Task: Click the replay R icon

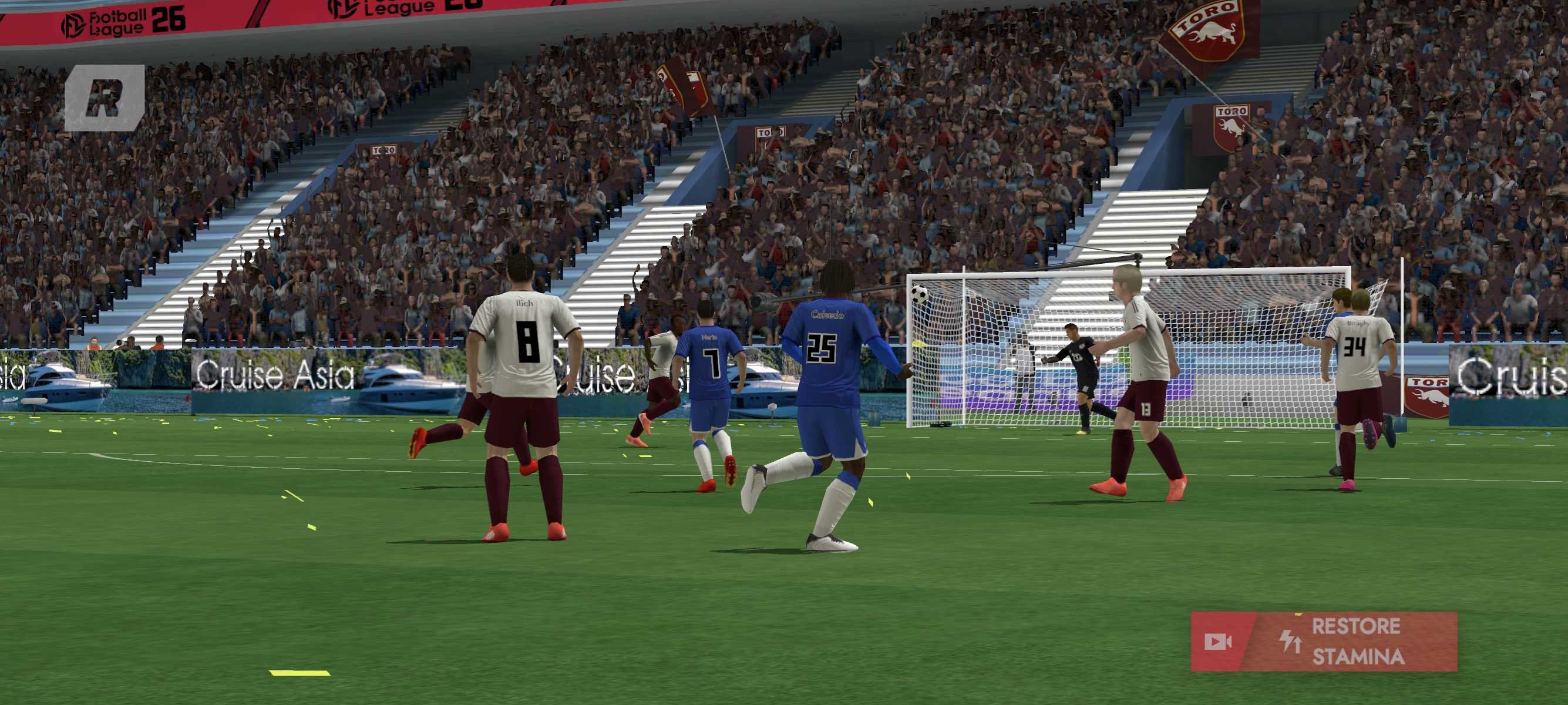Action: tap(105, 98)
